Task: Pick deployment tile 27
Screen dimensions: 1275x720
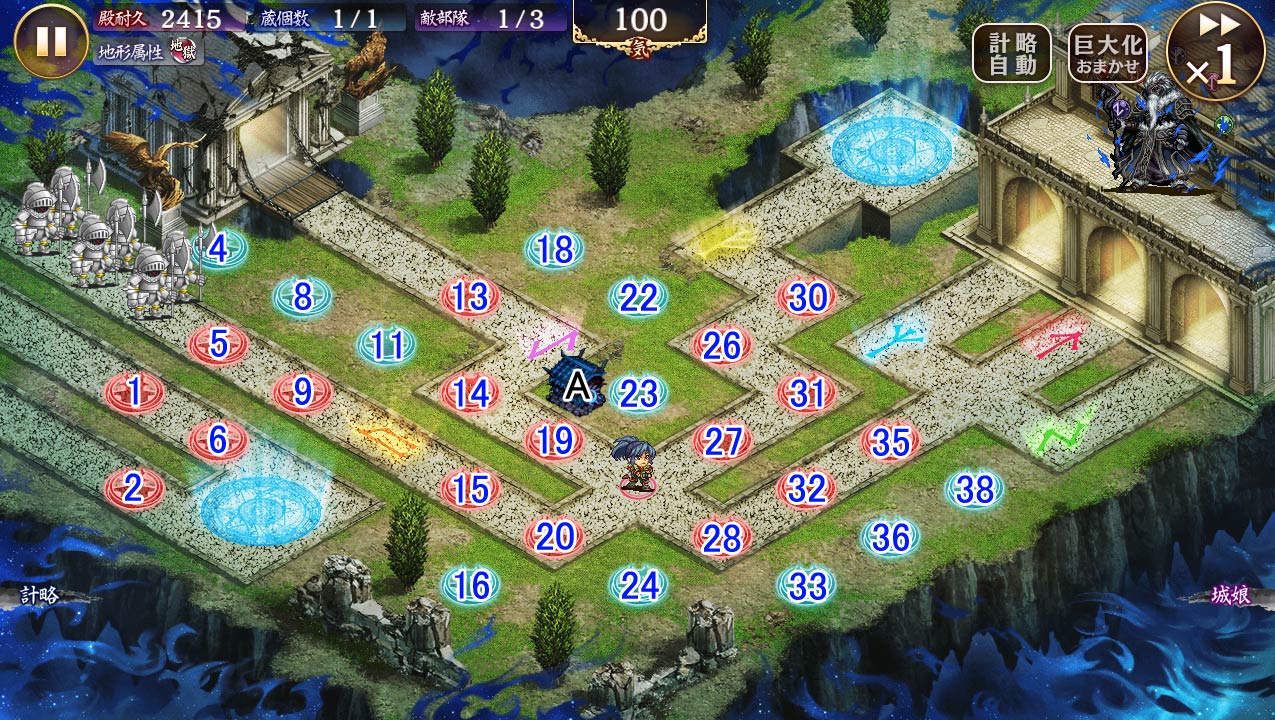Action: coord(722,441)
